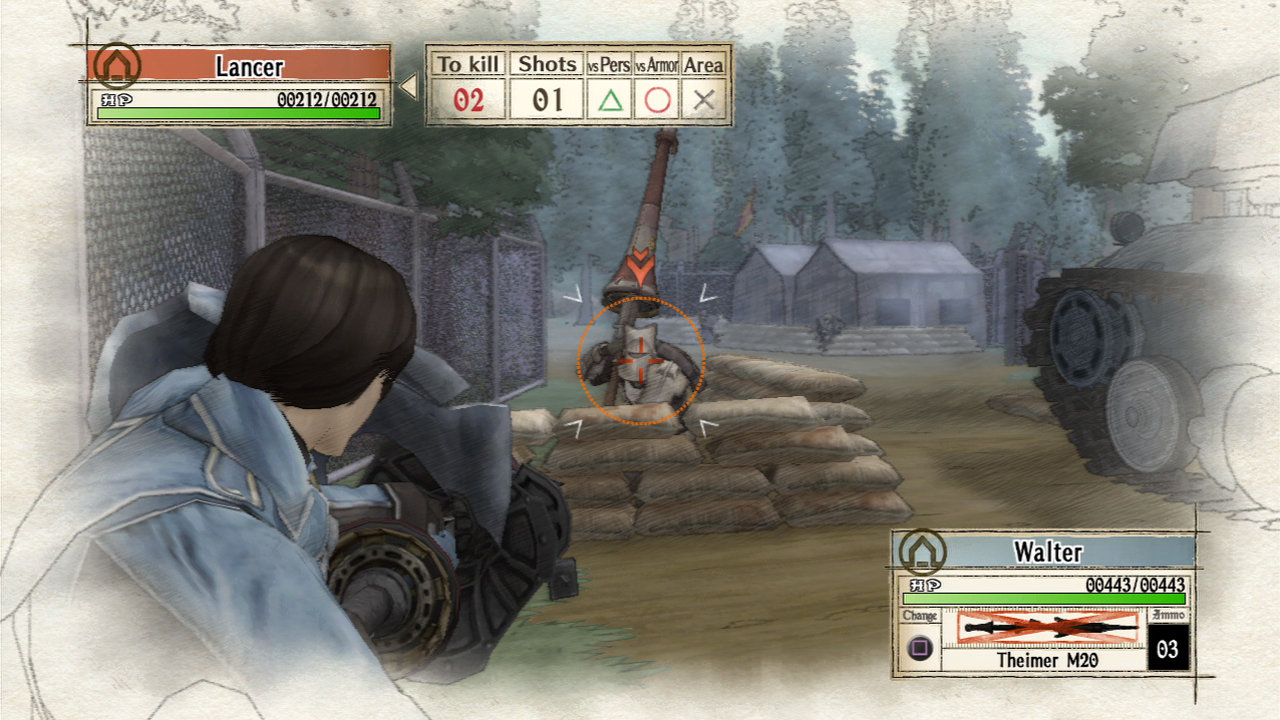
Task: Choose the Walter character name panel
Action: coord(1049,551)
